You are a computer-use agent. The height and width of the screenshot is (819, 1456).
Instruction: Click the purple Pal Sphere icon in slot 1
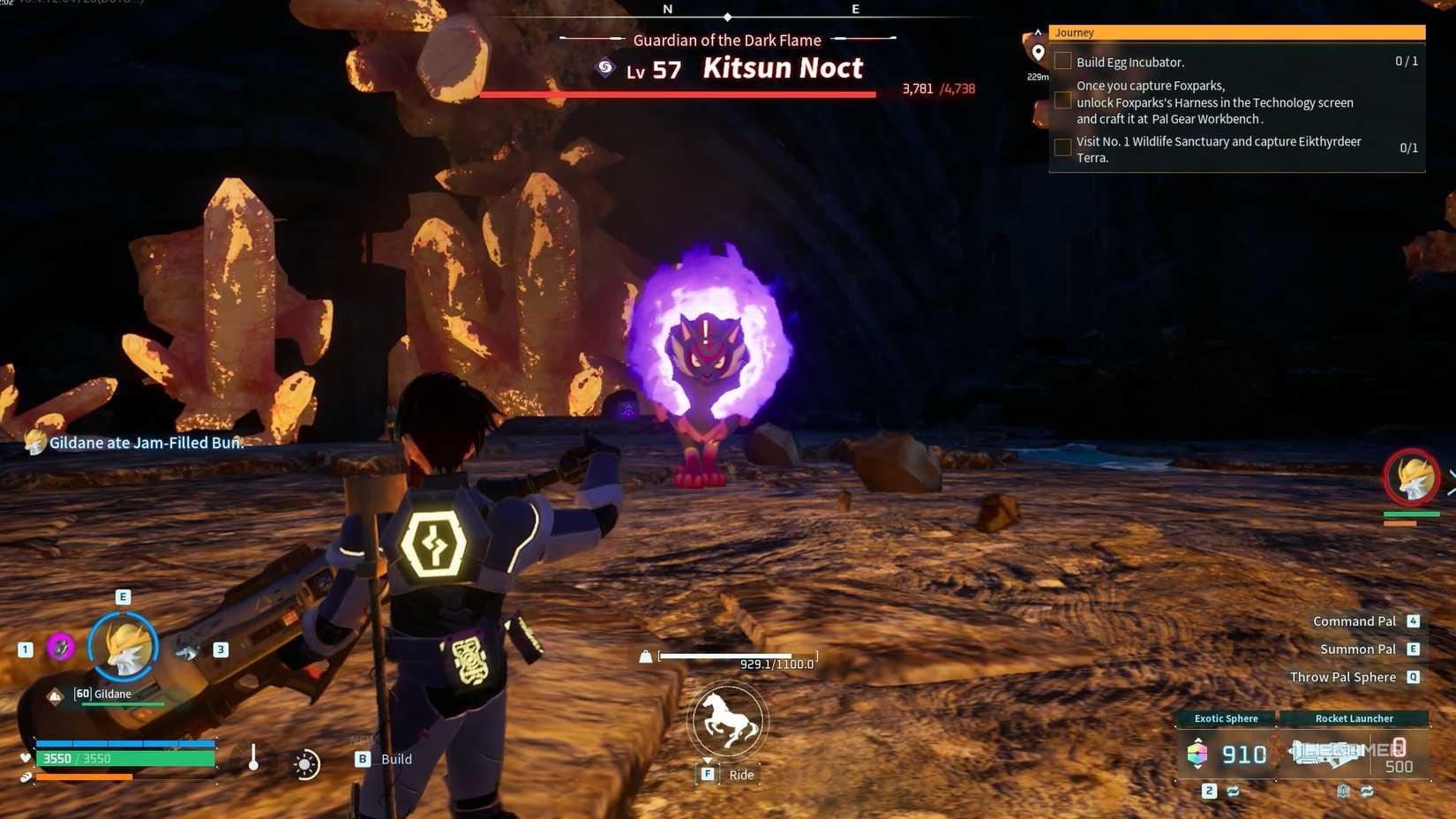tap(59, 648)
